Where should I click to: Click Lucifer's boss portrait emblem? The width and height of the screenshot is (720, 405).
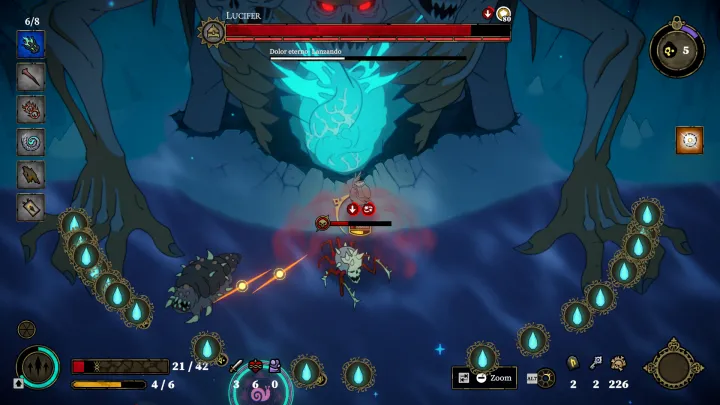[x=212, y=32]
